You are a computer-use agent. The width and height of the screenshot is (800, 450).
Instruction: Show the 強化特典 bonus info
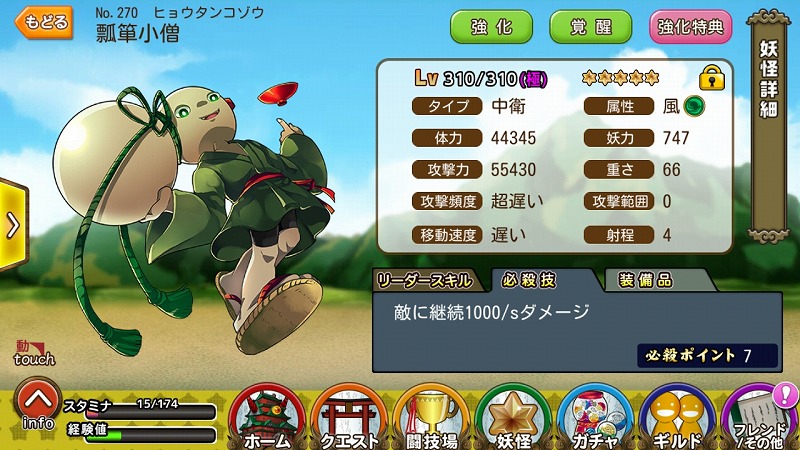coord(691,27)
